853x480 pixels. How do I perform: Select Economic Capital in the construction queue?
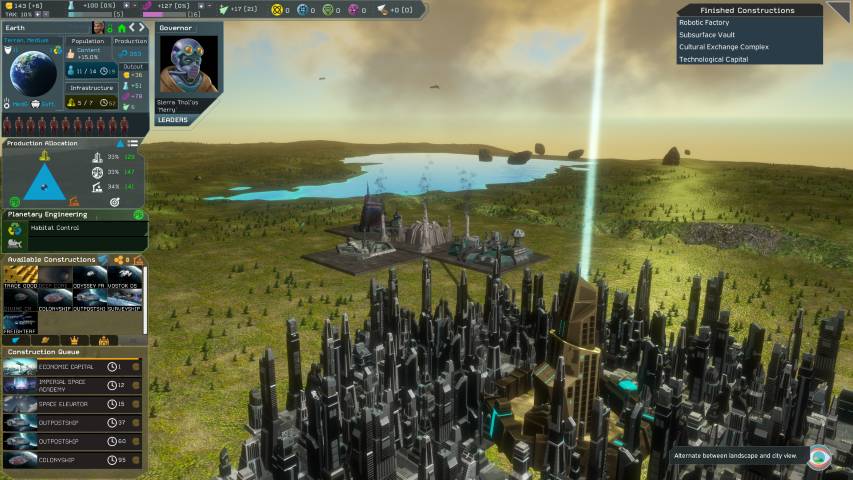[72, 366]
